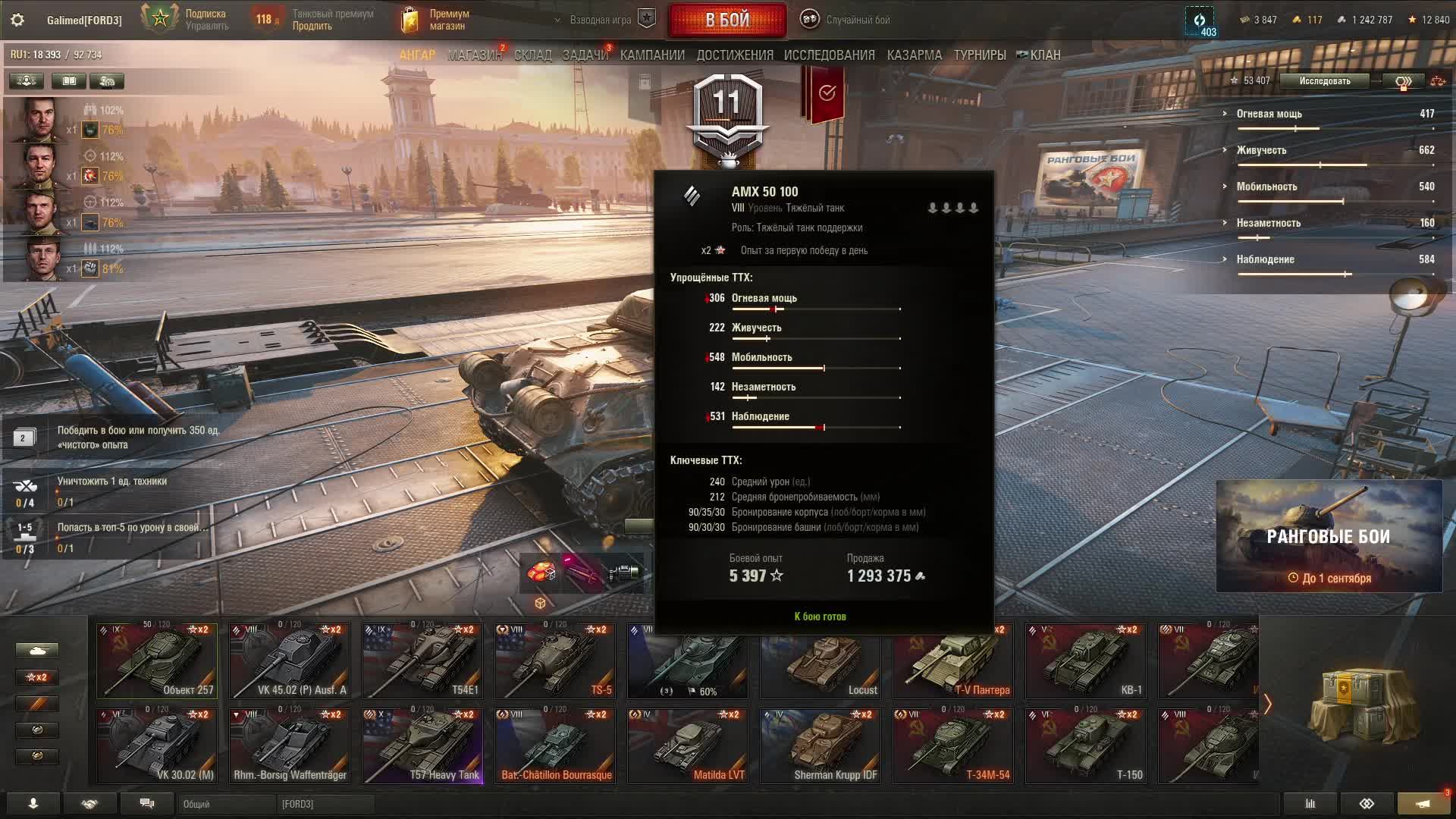Switch to the МАГАЗИН tab
1456x819 pixels.
click(475, 55)
